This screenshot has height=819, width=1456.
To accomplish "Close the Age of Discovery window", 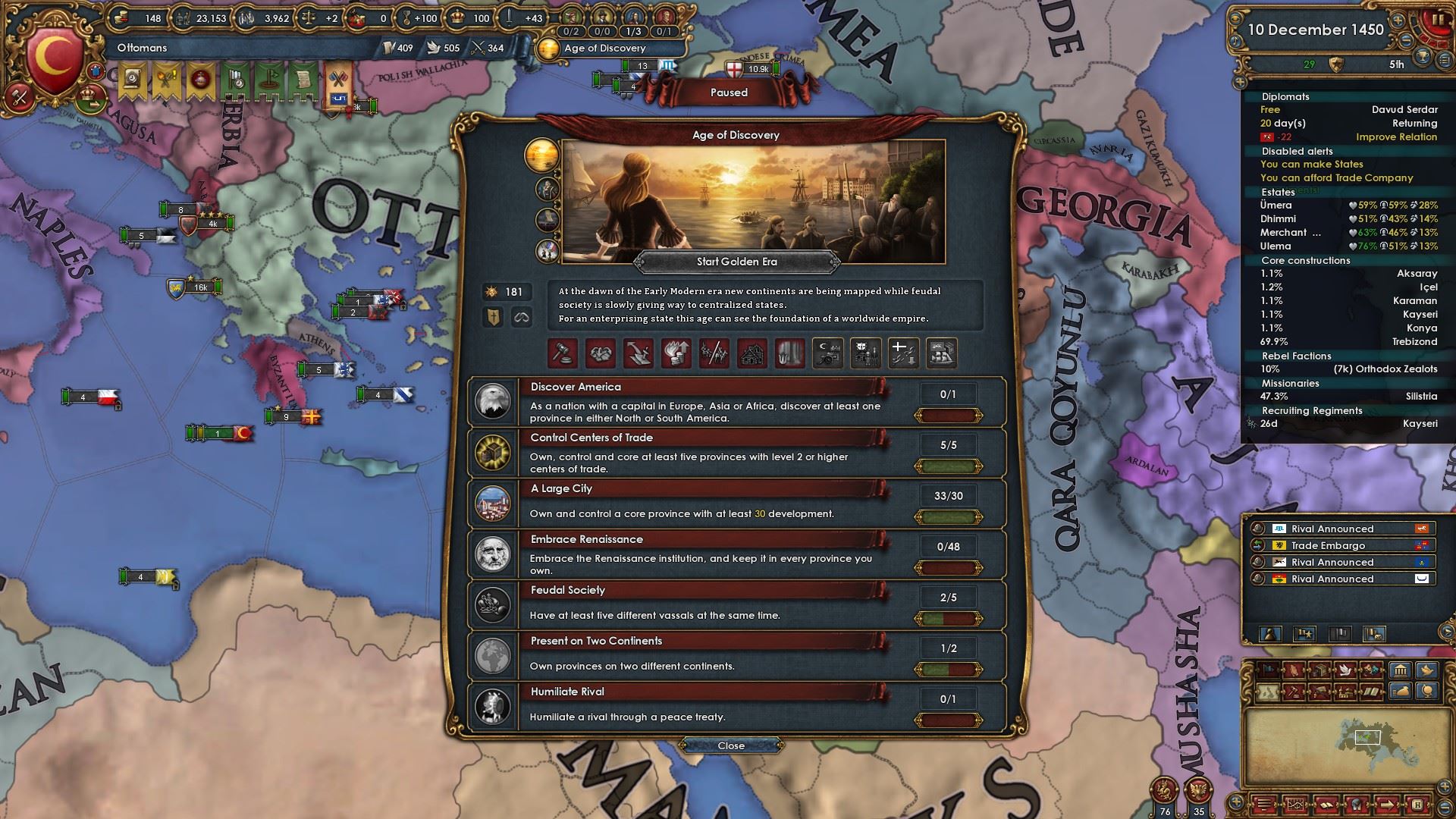I will click(731, 745).
